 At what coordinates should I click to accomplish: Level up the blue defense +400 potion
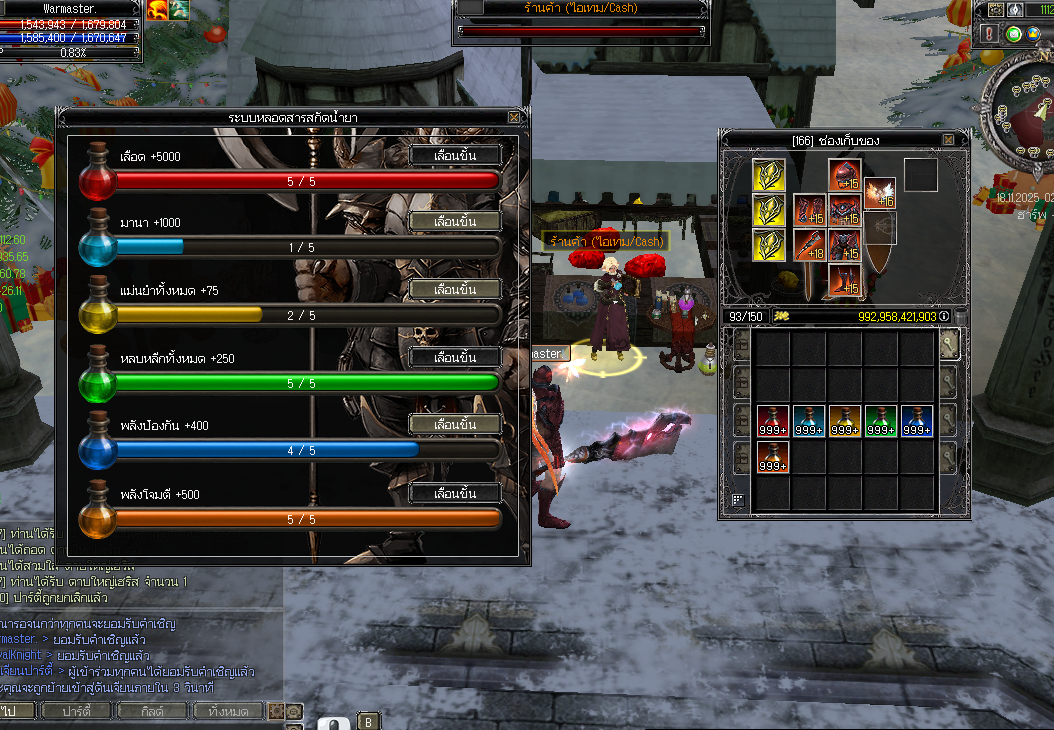coord(455,424)
